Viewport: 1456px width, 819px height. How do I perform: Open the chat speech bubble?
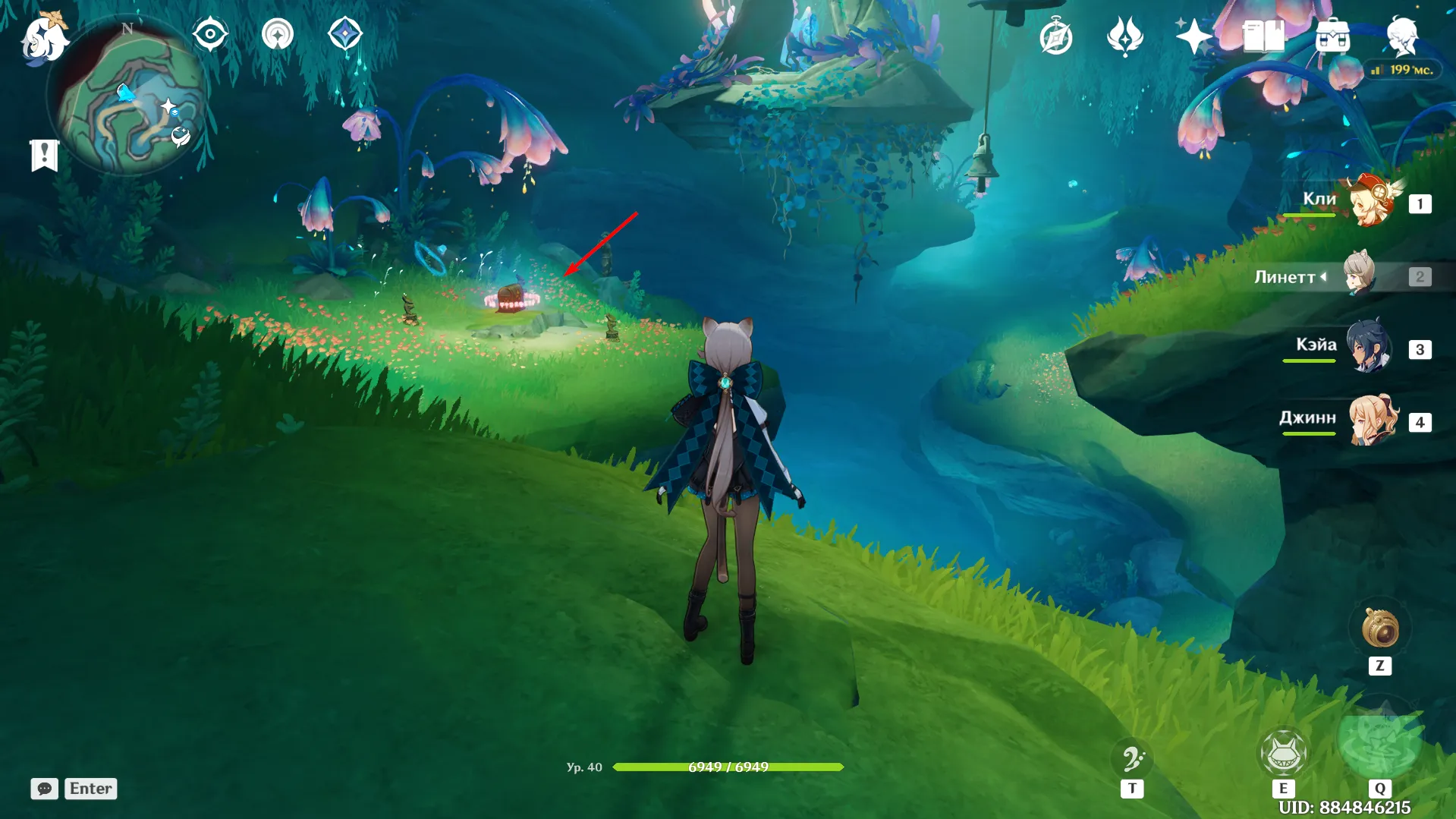(44, 789)
